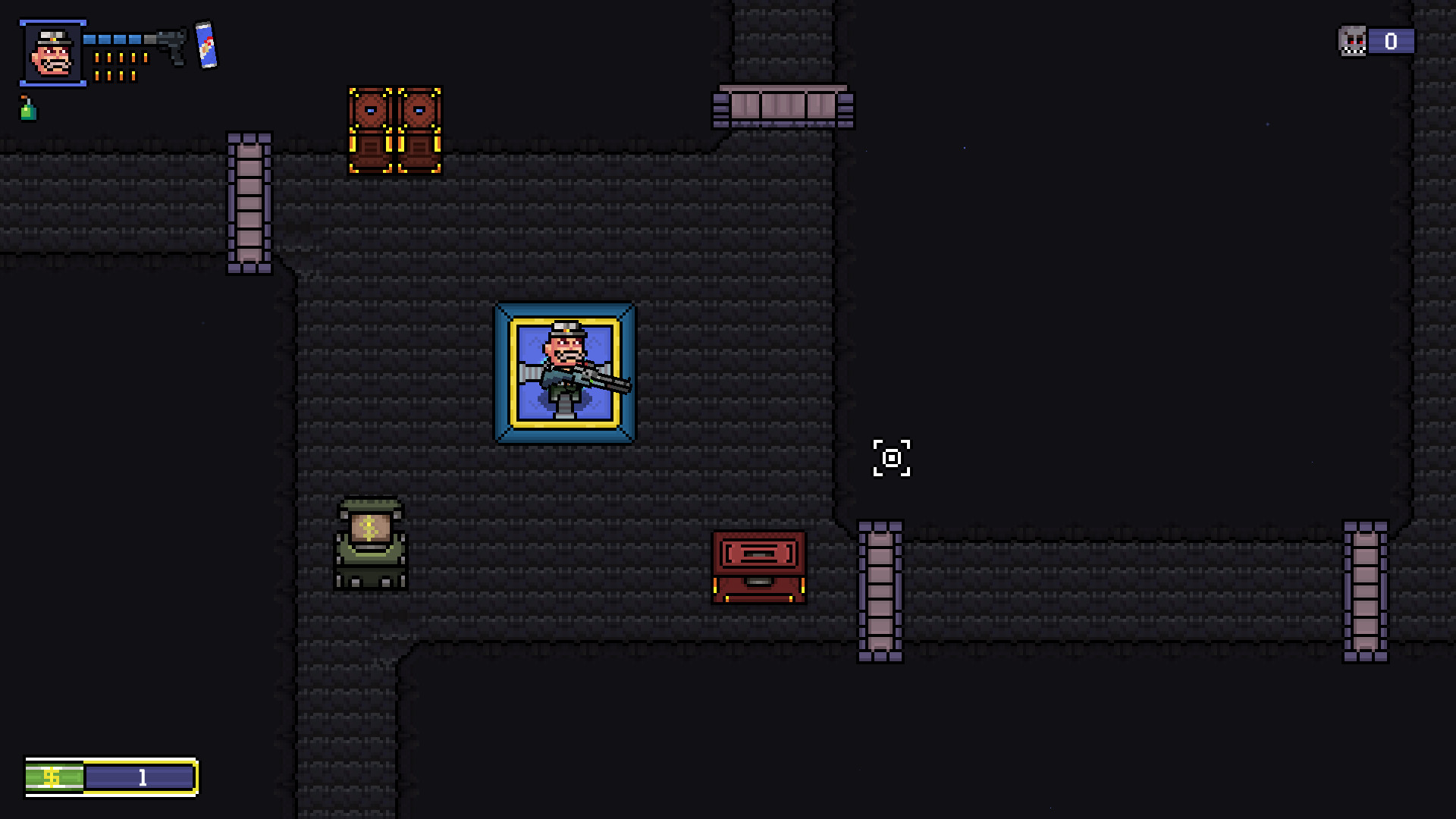
Task: Click the crosshair reticle in the dark area
Action: tap(892, 458)
